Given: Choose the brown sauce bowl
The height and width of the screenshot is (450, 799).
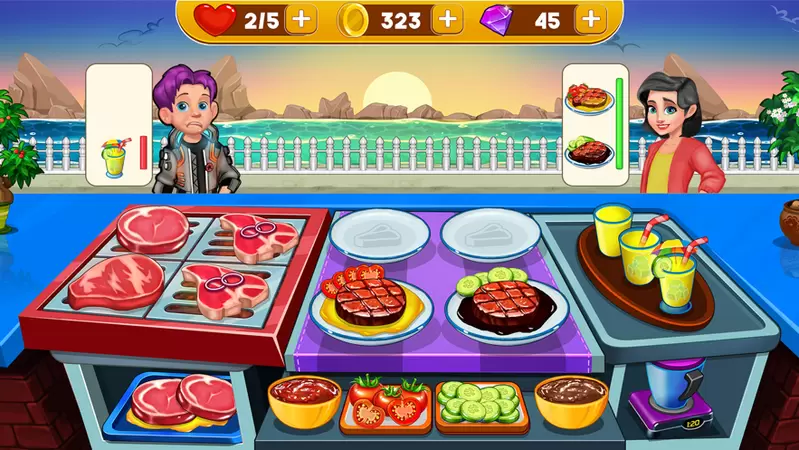Looking at the screenshot, I should click(571, 399).
